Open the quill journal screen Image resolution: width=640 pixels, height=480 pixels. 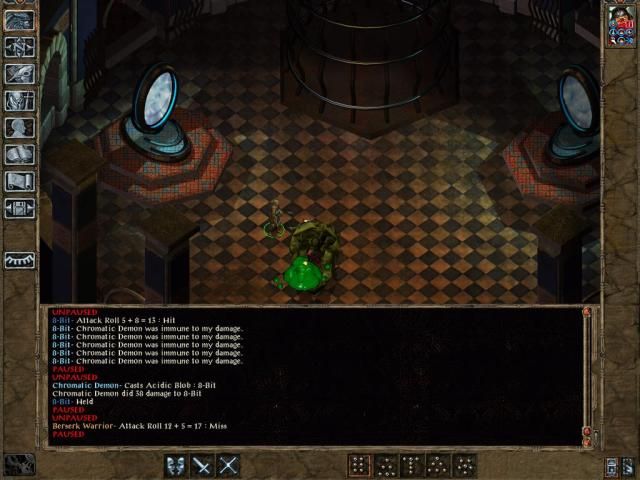(20, 74)
